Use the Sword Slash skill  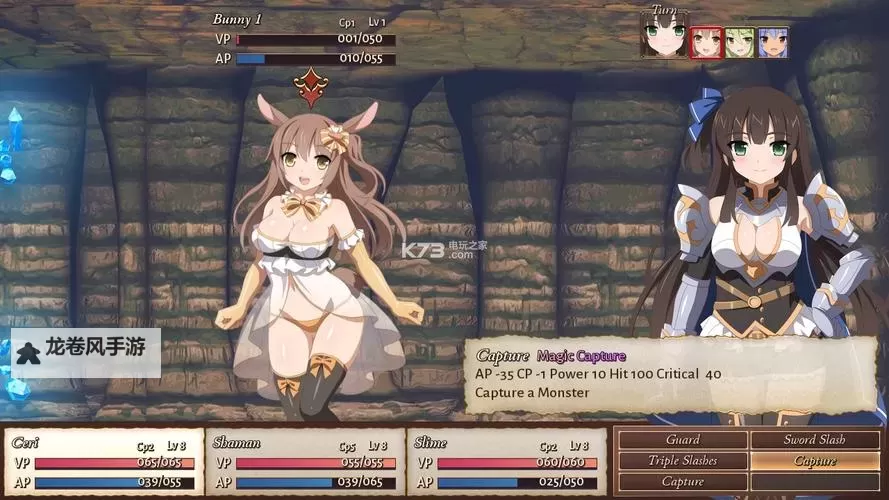(x=814, y=439)
